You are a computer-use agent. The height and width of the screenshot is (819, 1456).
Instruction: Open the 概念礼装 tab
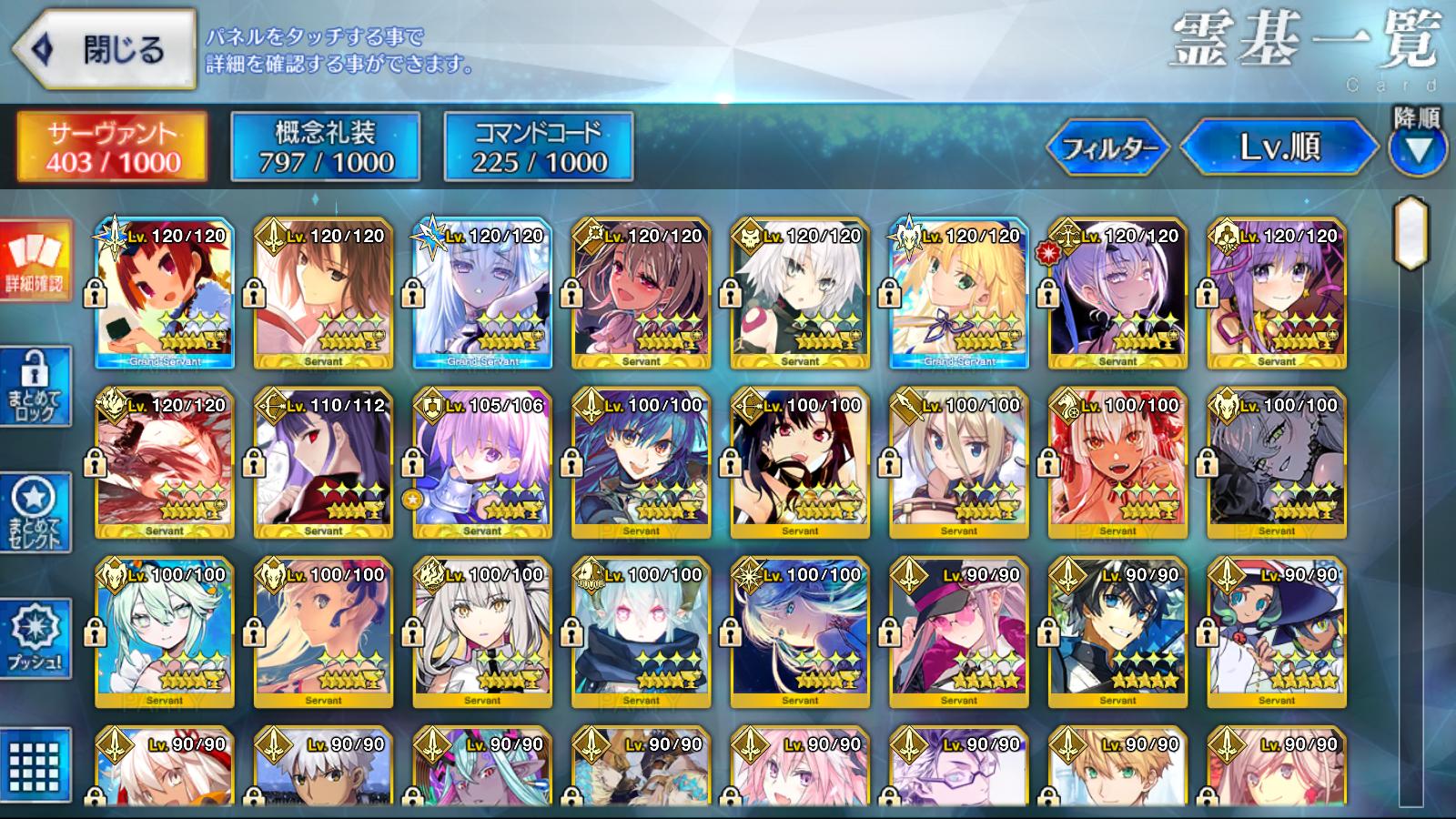326,147
